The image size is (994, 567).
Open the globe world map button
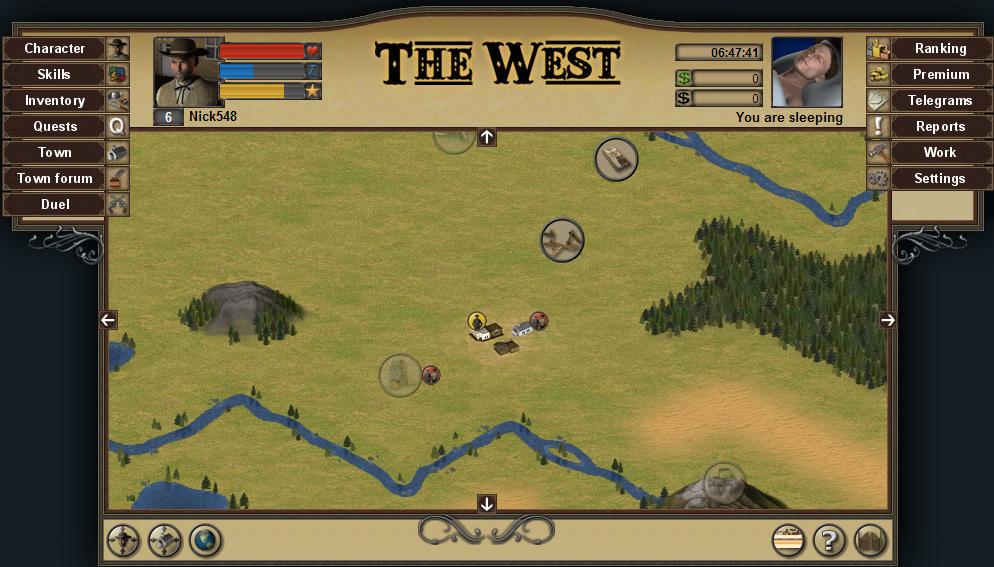206,541
